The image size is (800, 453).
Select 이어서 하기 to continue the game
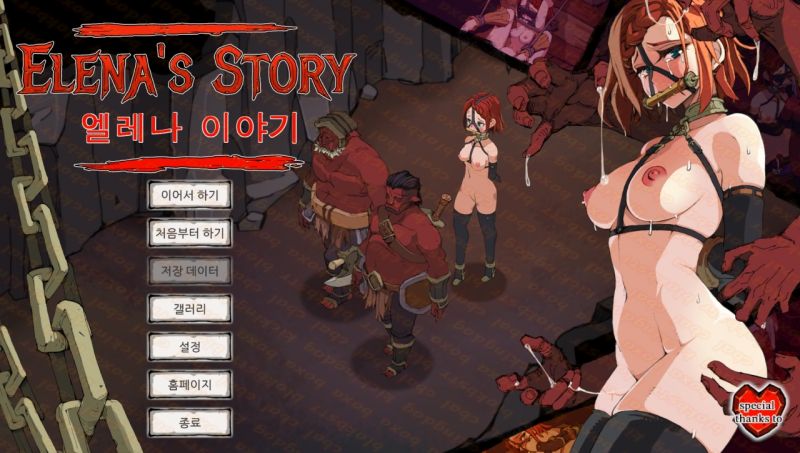click(190, 194)
